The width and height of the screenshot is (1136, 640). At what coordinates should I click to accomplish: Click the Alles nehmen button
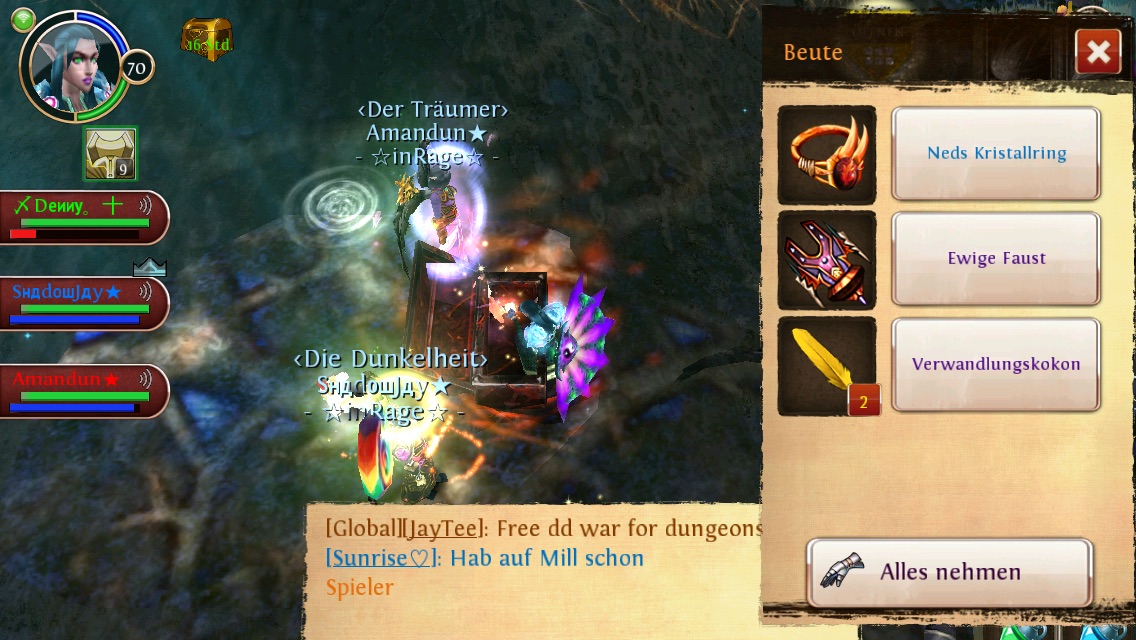click(949, 572)
